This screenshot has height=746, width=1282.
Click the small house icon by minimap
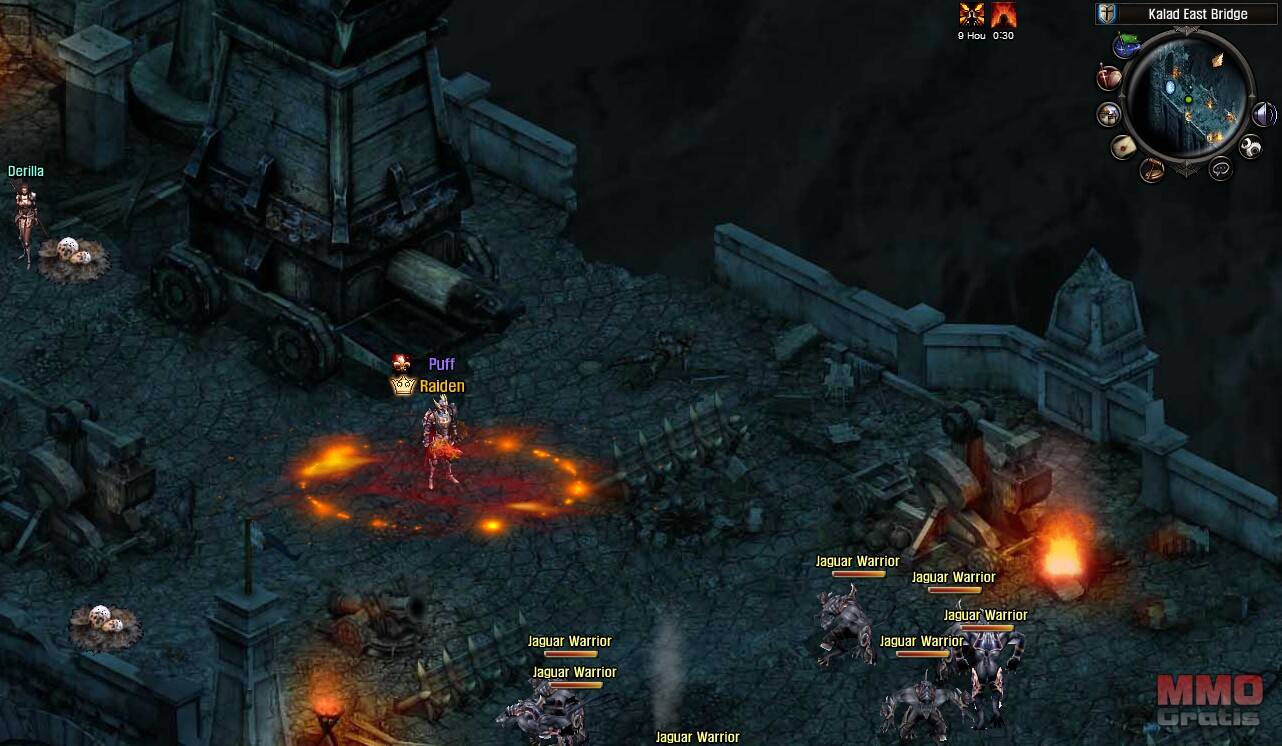pyautogui.click(x=1109, y=114)
